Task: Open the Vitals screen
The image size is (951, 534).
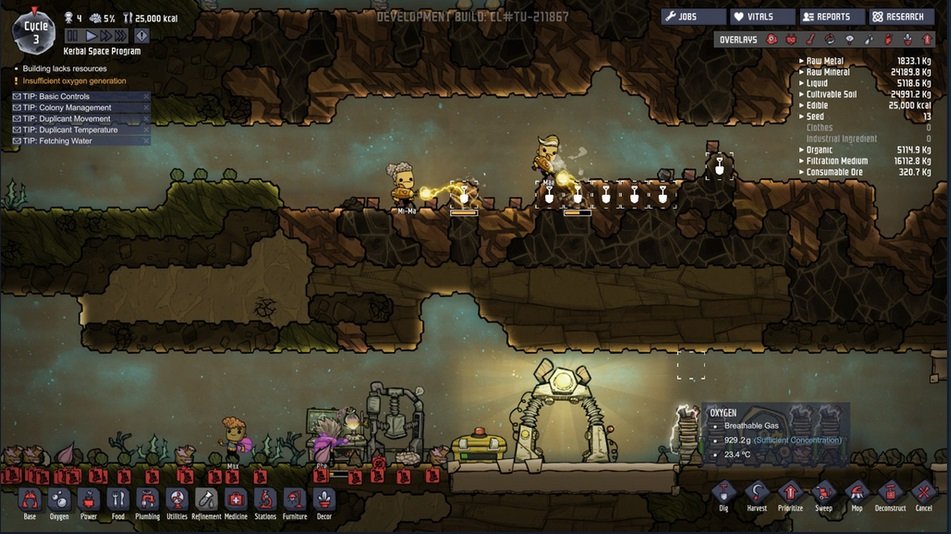Action: pyautogui.click(x=762, y=17)
